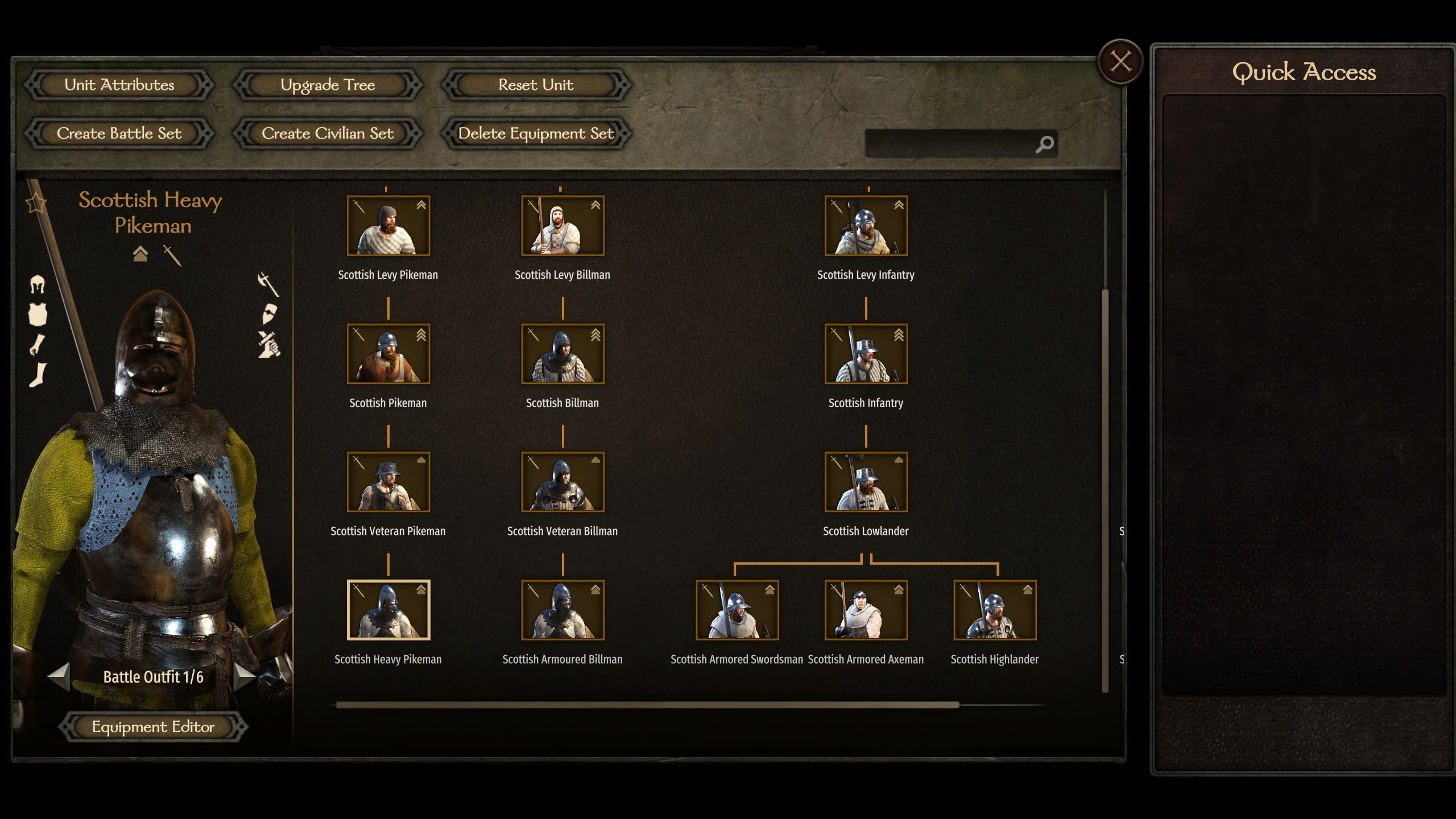Go to the previous battle outfit

[59, 676]
